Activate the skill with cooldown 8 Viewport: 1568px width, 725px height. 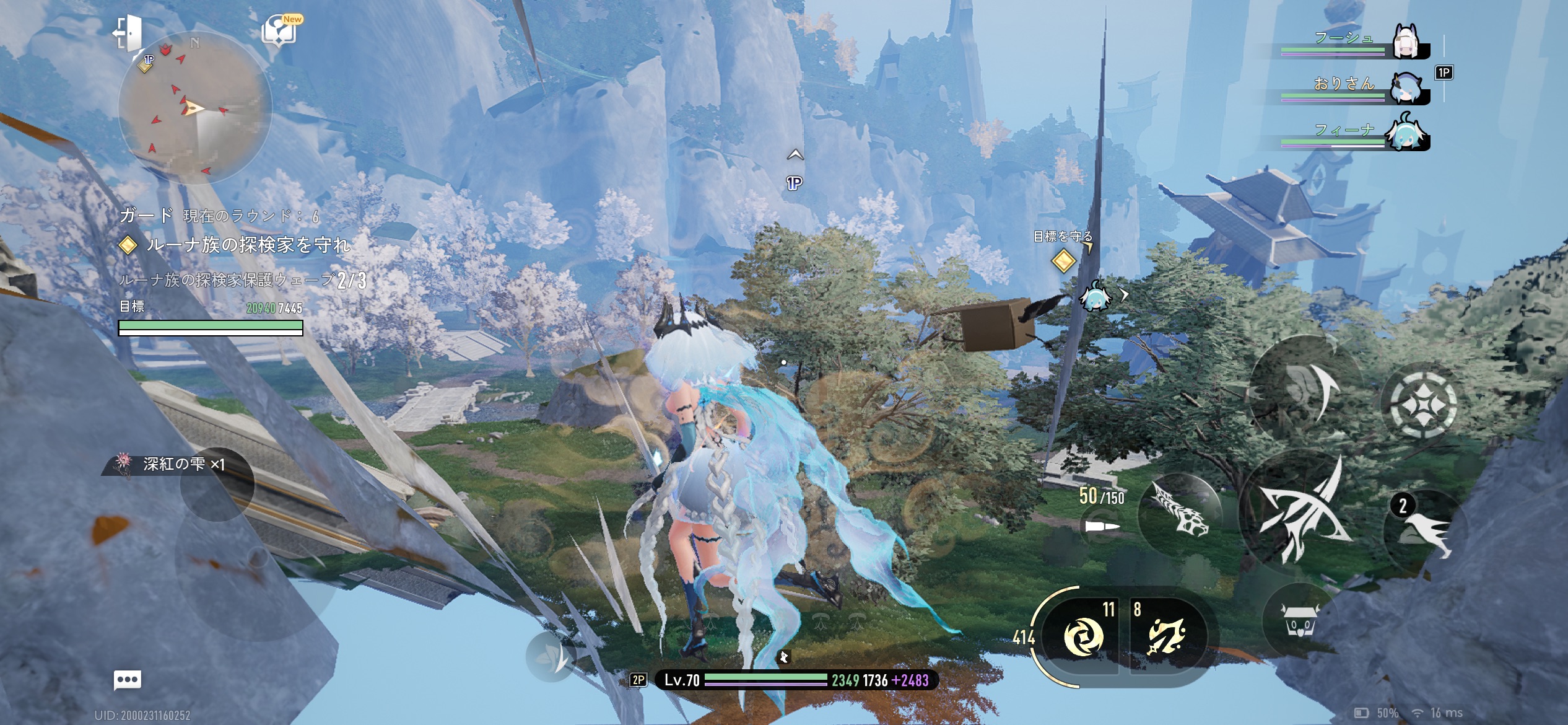(x=1167, y=636)
